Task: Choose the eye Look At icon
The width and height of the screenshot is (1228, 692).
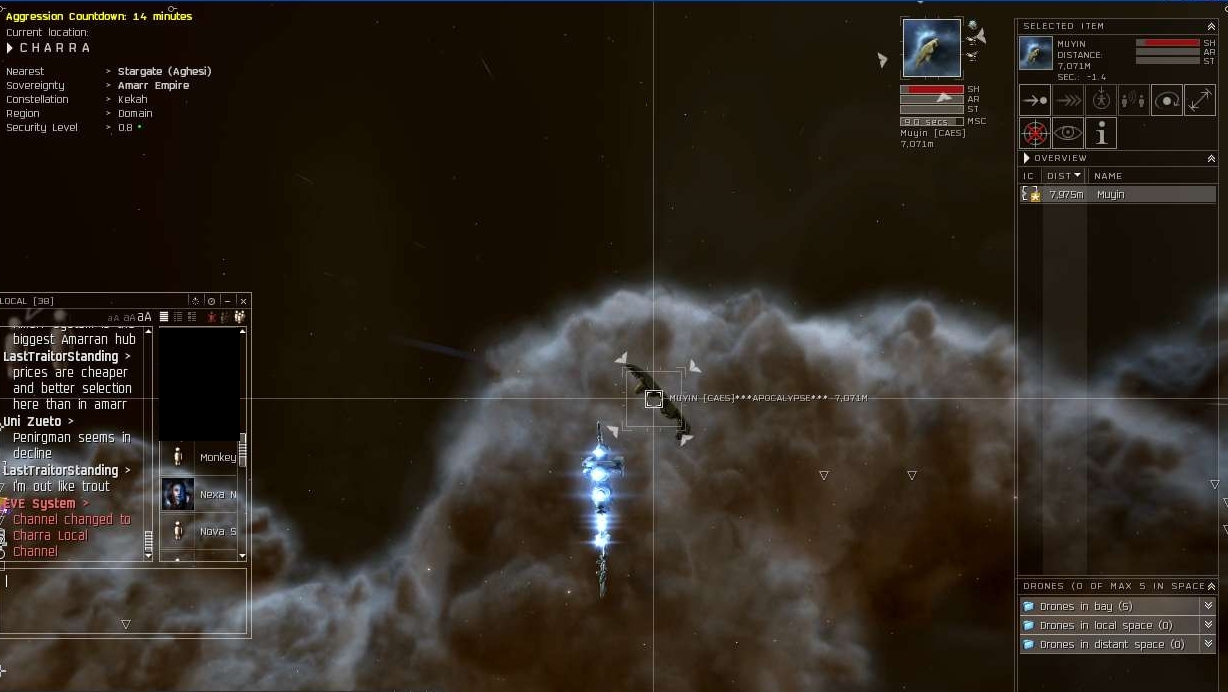Action: [x=1068, y=133]
